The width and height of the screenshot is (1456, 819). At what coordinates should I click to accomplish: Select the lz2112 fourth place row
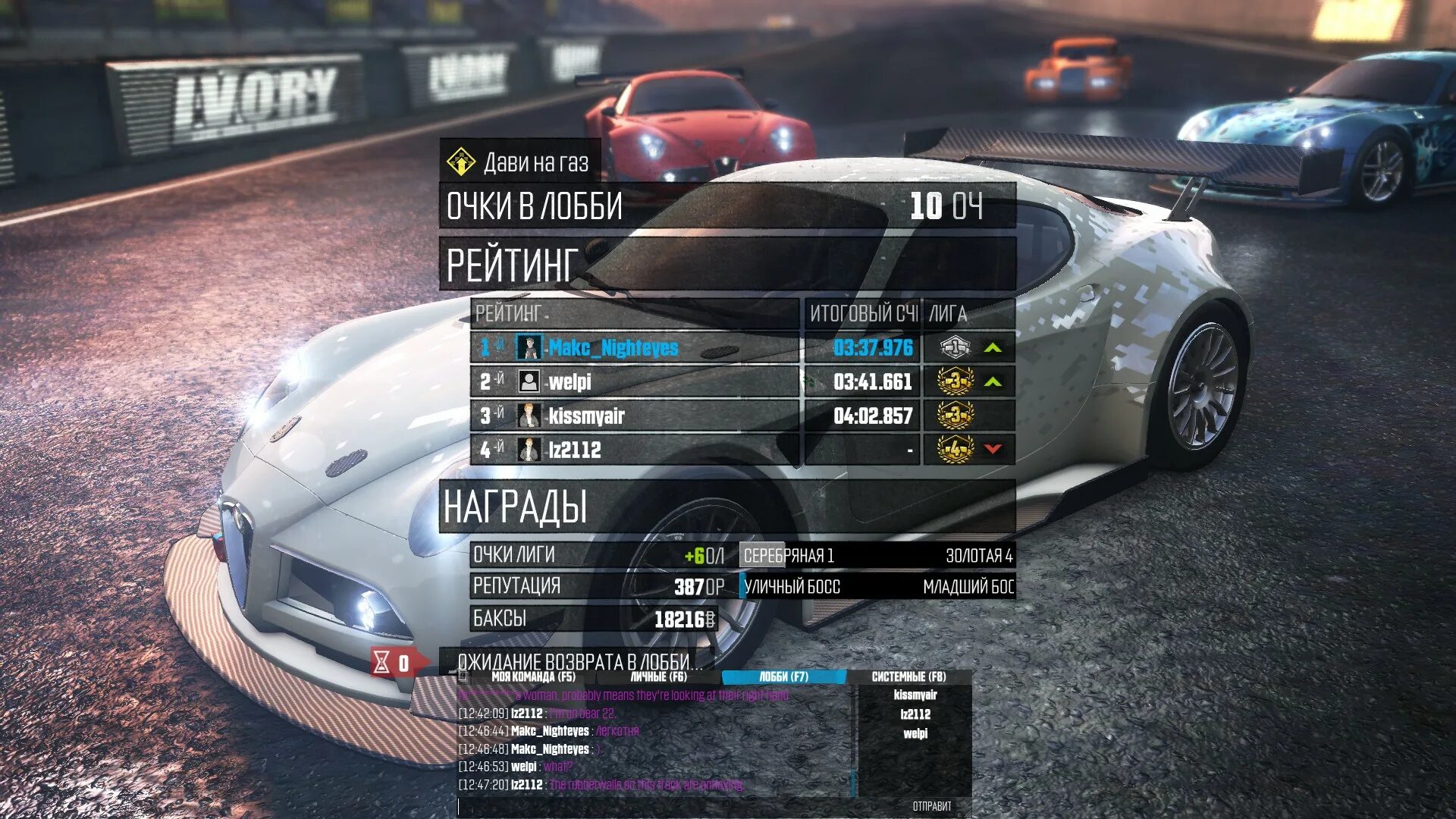tap(634, 450)
